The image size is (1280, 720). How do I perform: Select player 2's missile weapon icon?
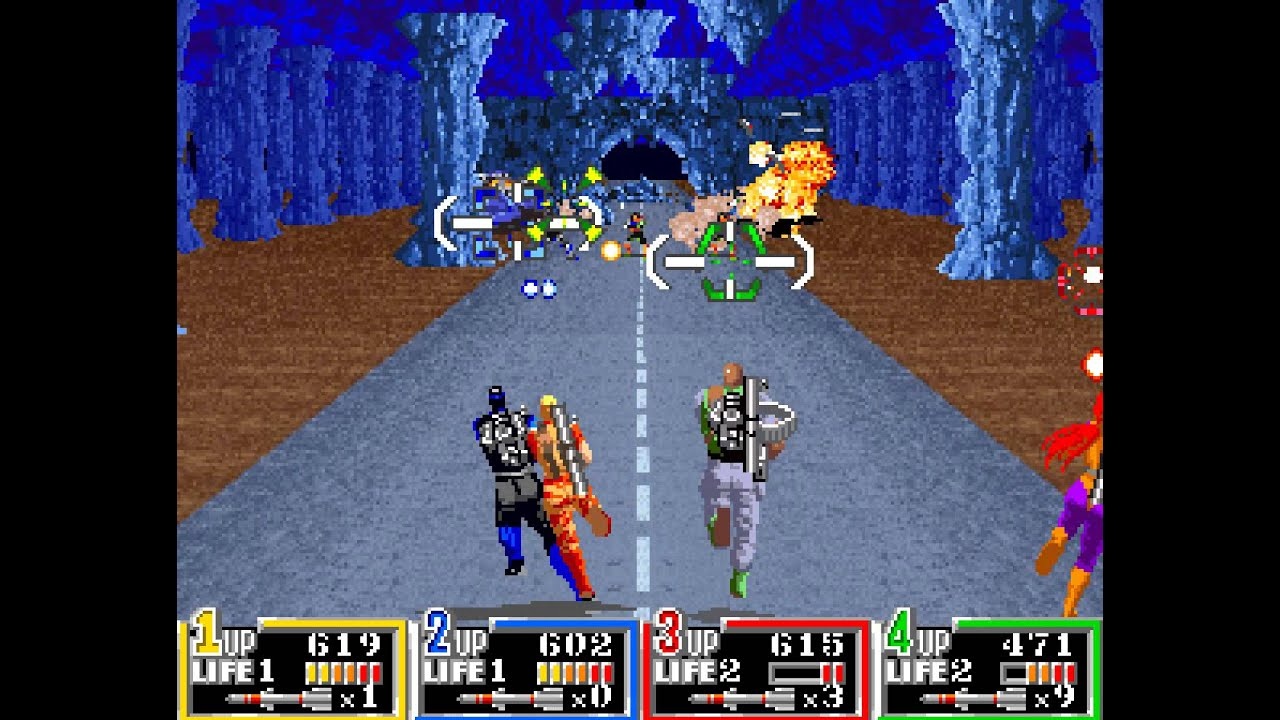(x=510, y=699)
